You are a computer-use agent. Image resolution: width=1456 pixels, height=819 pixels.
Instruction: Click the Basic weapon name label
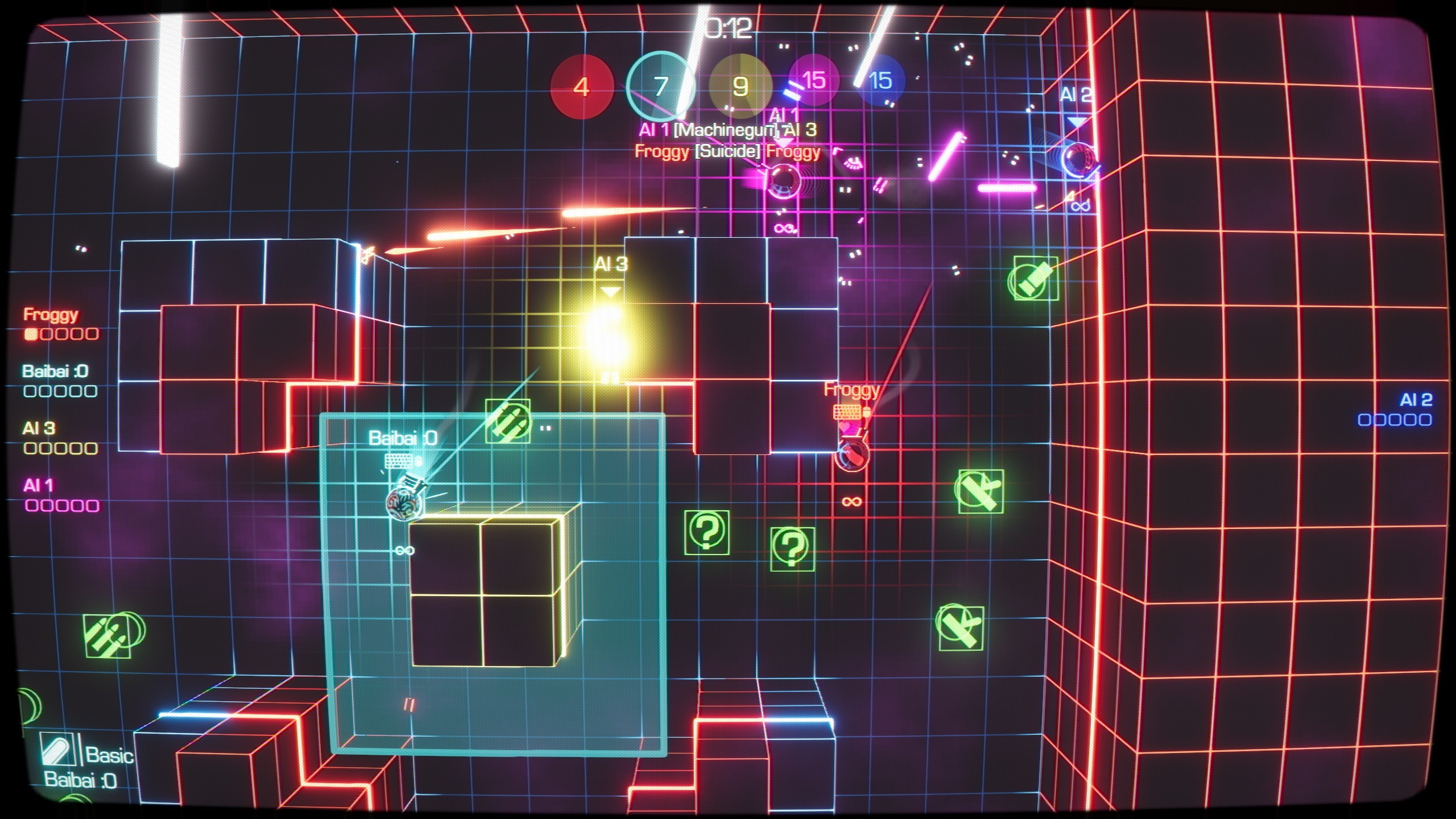(x=110, y=754)
